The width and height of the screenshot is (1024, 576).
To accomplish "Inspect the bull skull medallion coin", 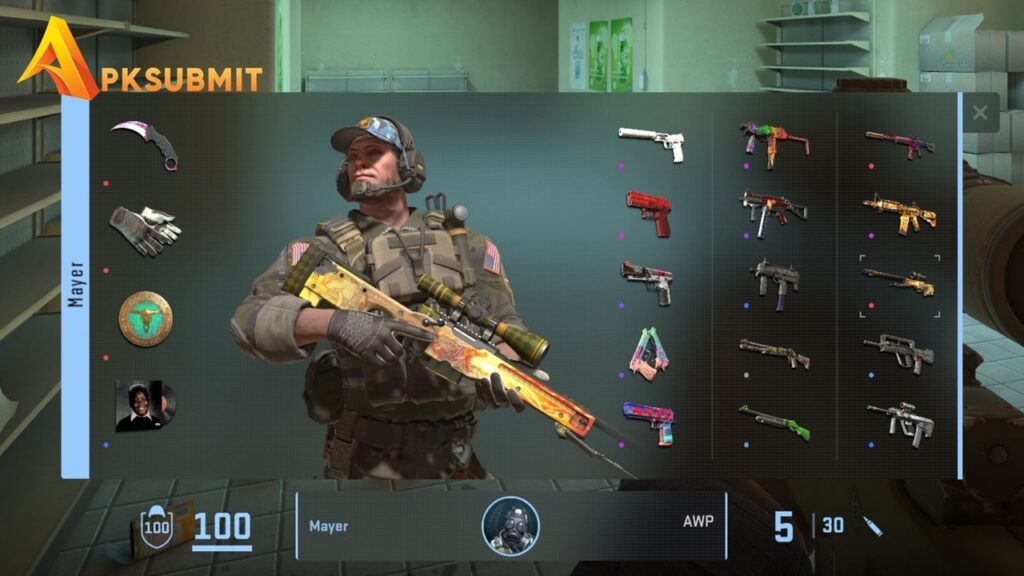I will pos(145,318).
